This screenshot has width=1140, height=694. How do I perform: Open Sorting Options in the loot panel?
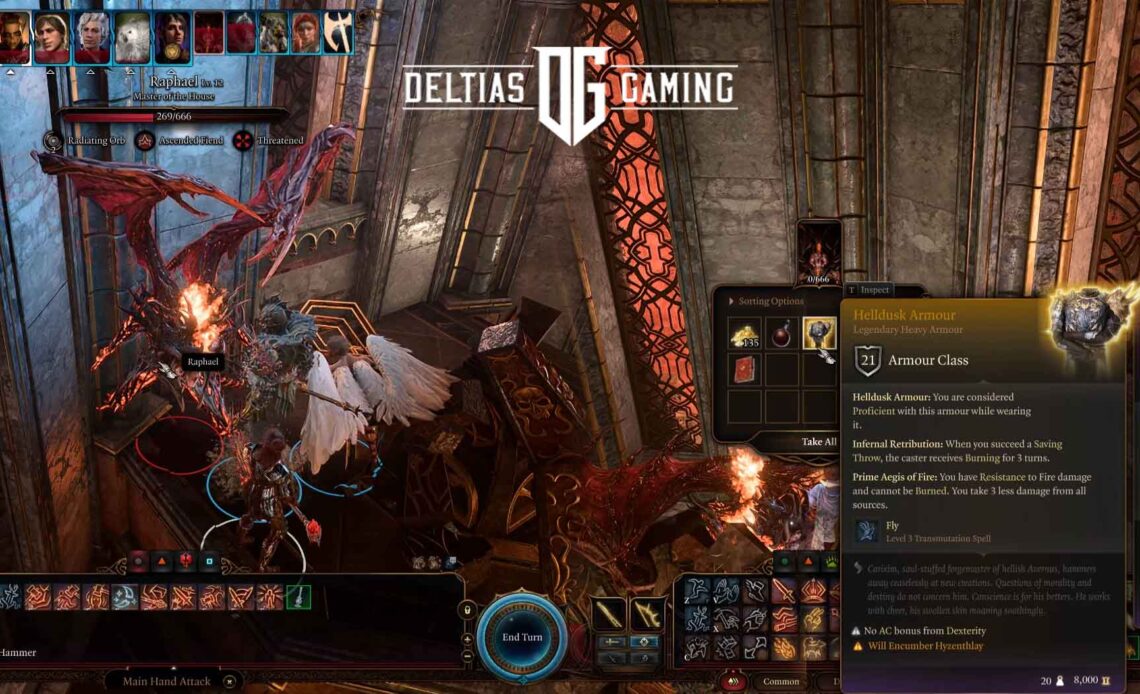(765, 301)
